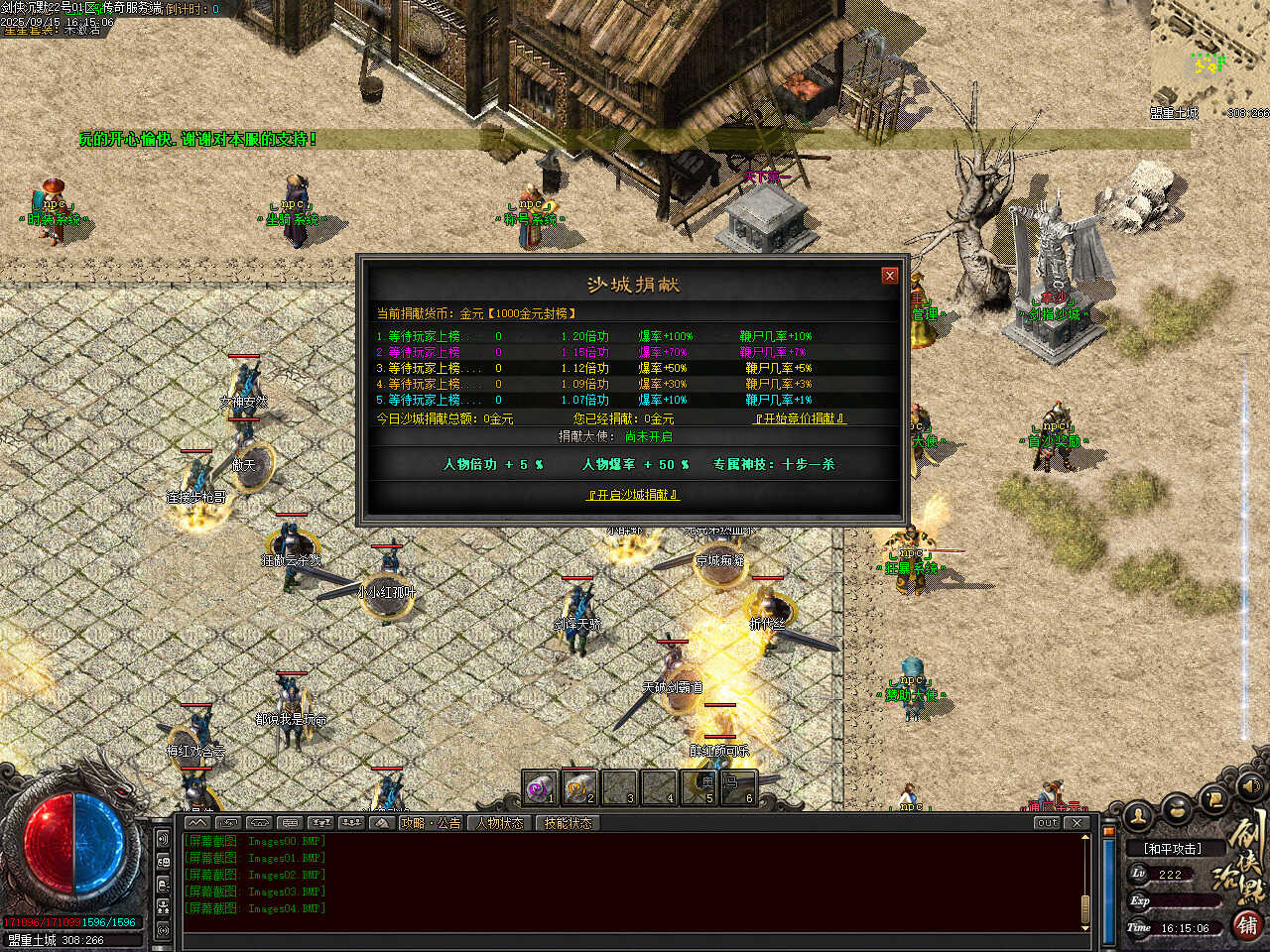Click the minimap in the corner
Image resolution: width=1270 pixels, height=952 pixels.
[1209, 59]
